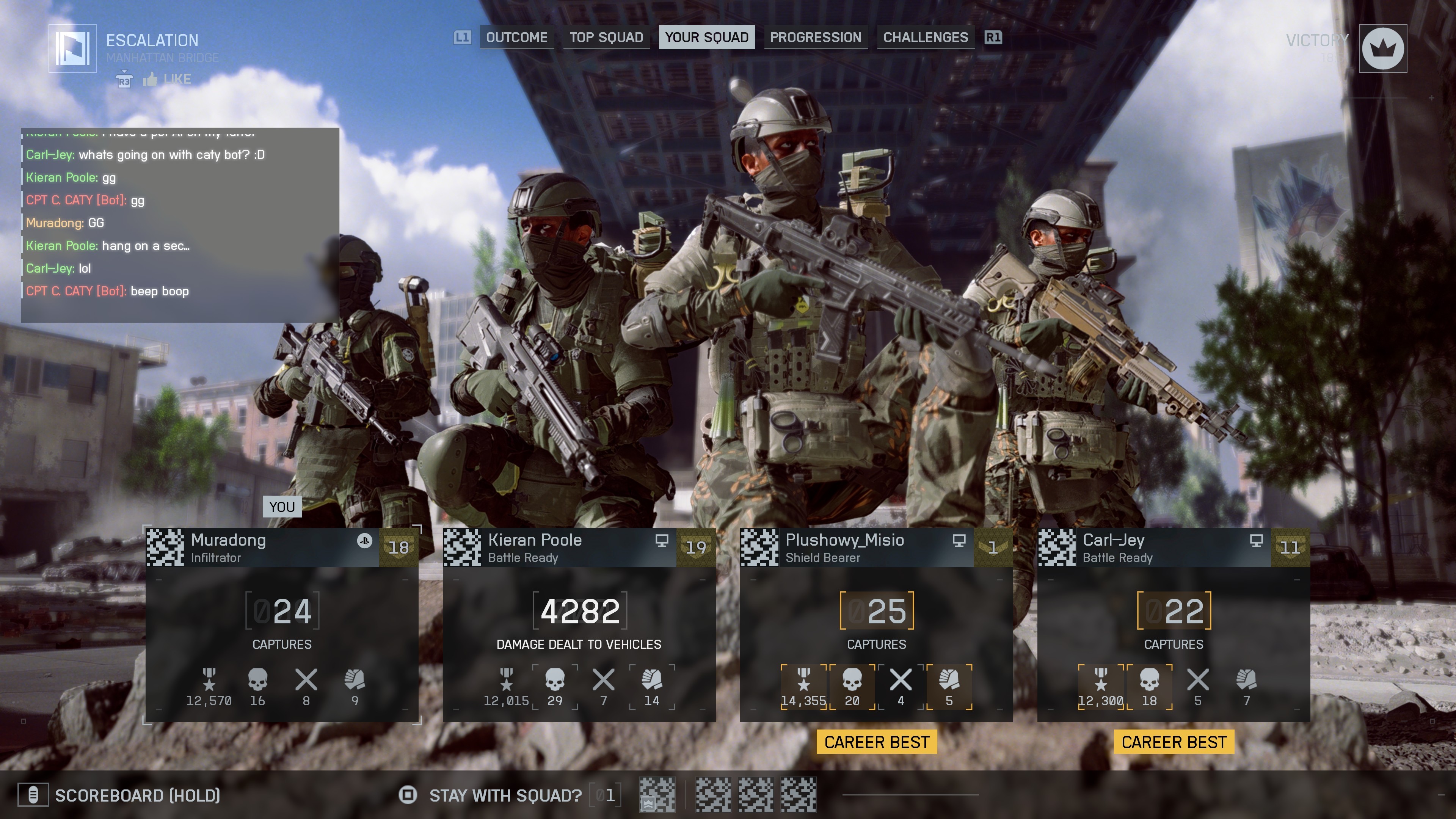Choose Stay With Squad option

(x=505, y=795)
